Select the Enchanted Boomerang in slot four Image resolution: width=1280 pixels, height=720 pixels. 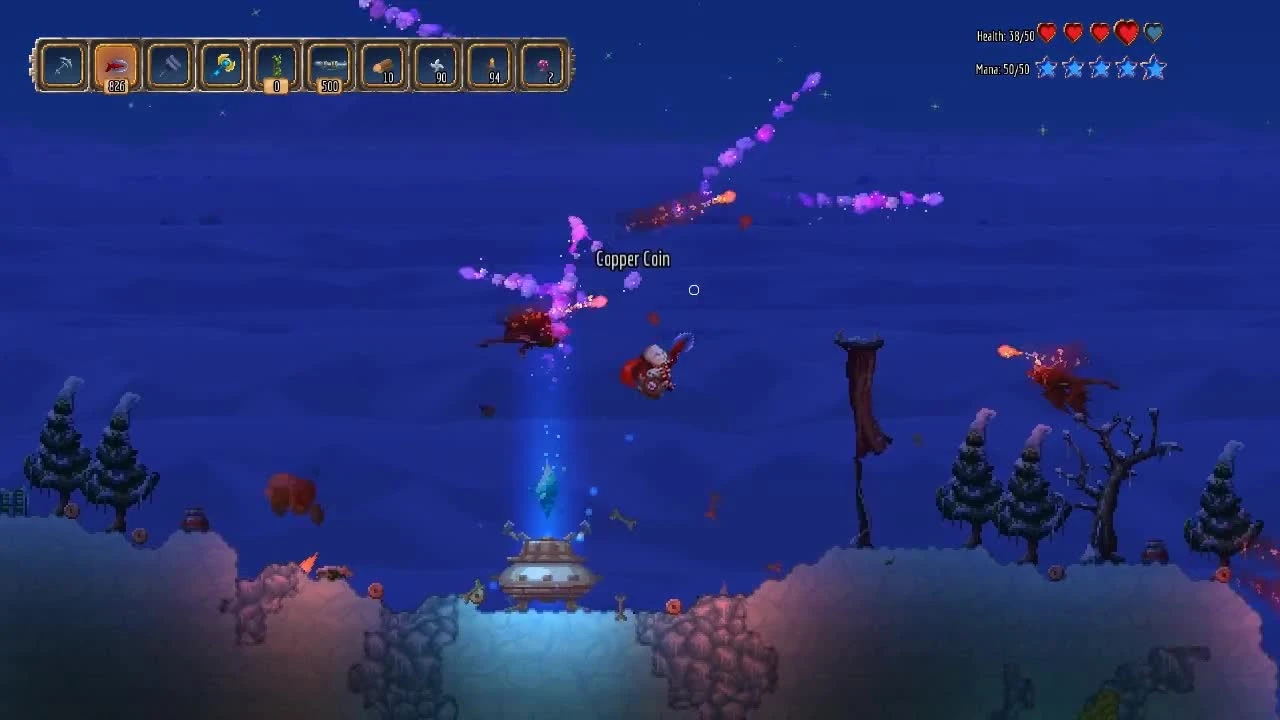pos(221,64)
